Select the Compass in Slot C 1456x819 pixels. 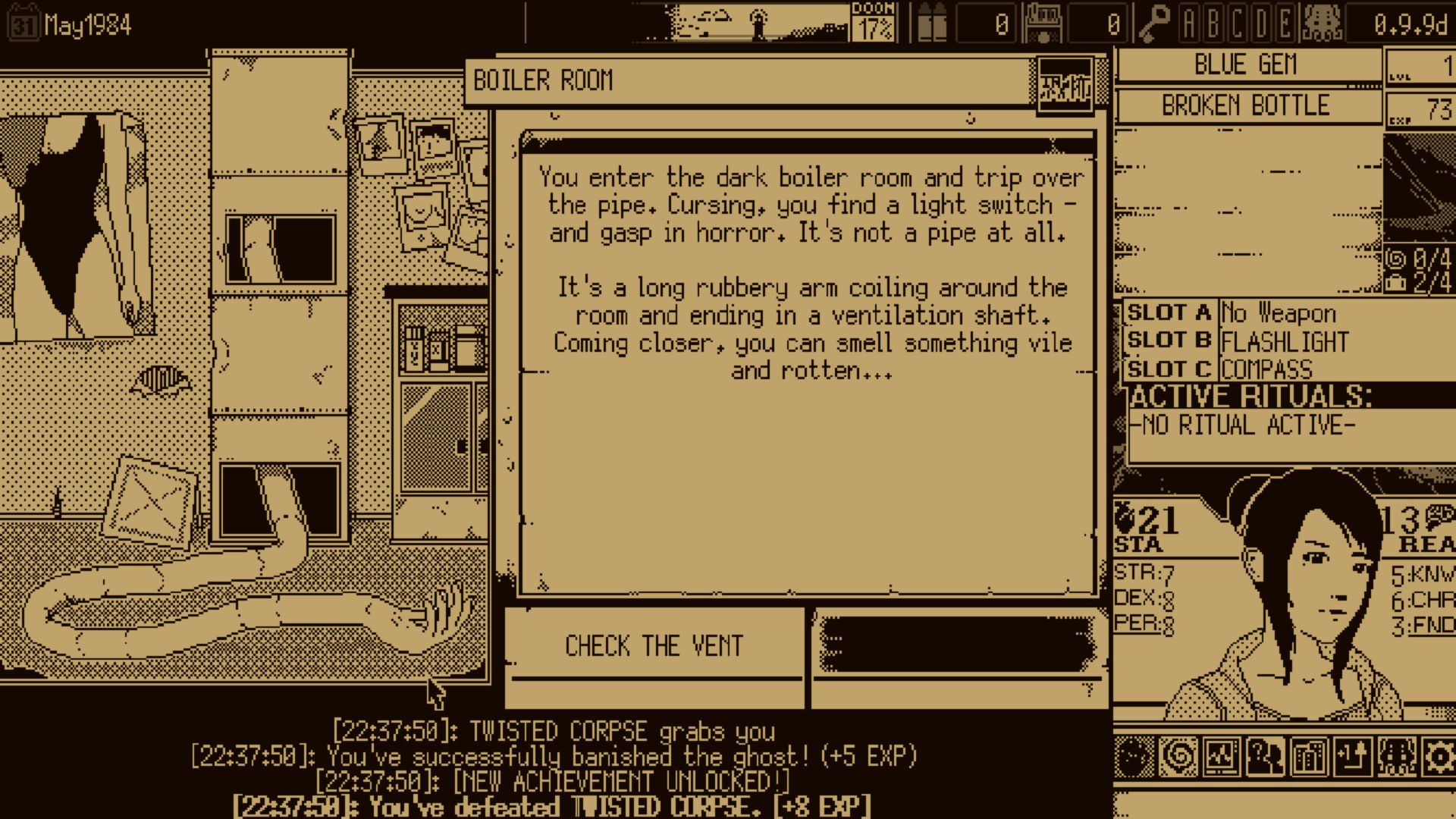(x=1266, y=369)
